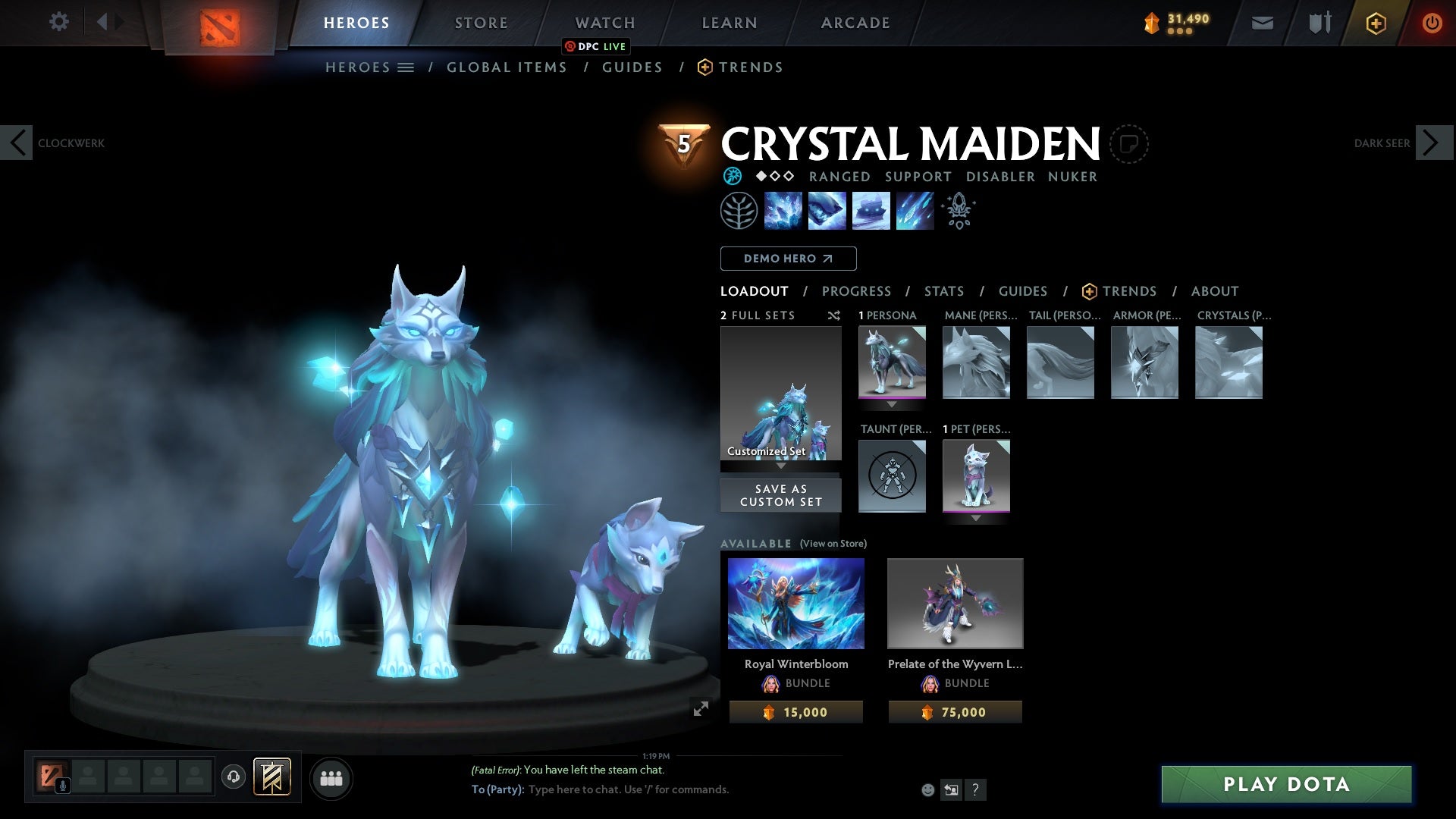Click the Demo Hero button
This screenshot has width=1456, height=819.
(788, 259)
